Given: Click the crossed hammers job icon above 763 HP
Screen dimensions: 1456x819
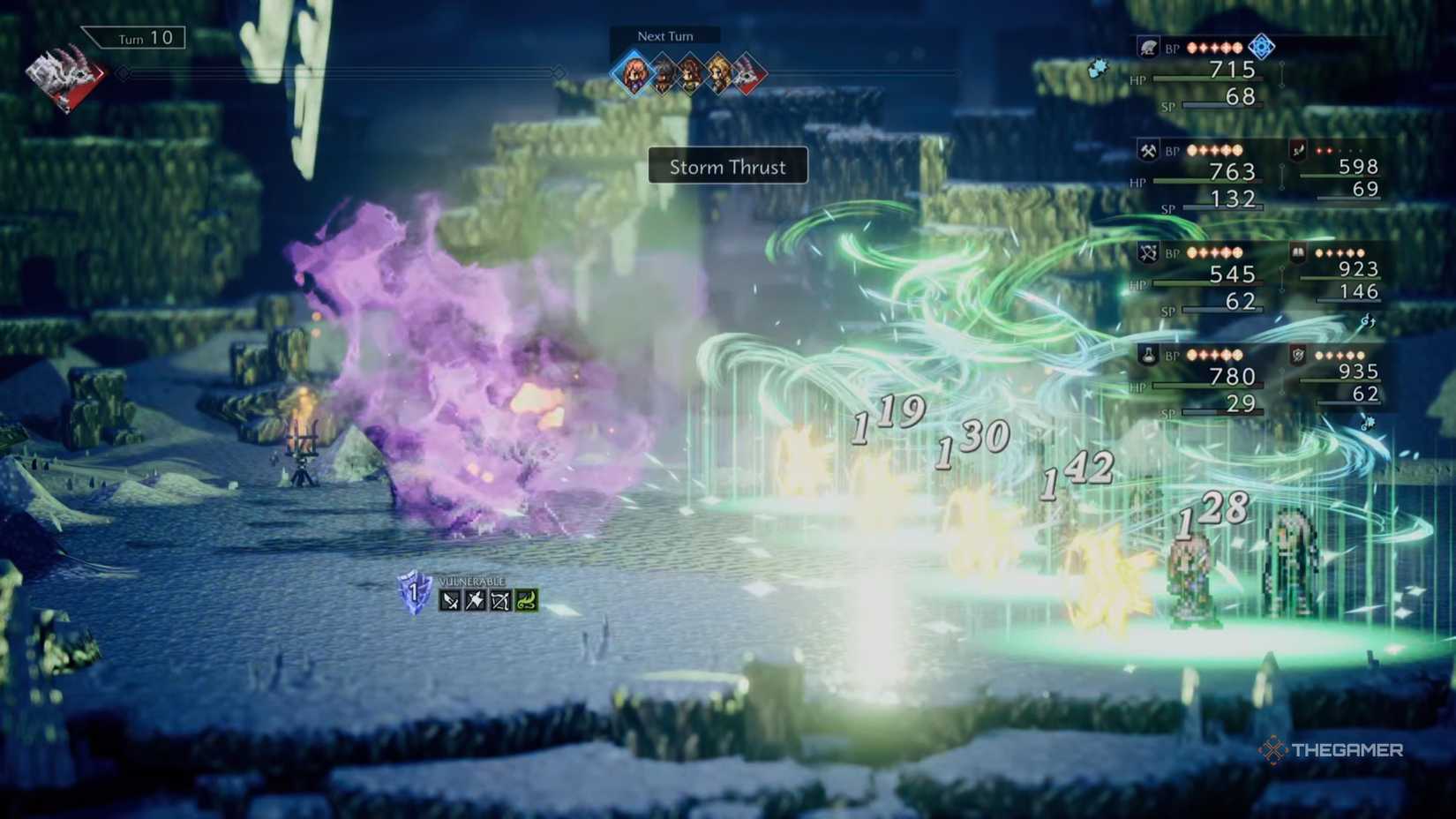Looking at the screenshot, I should point(1149,151).
